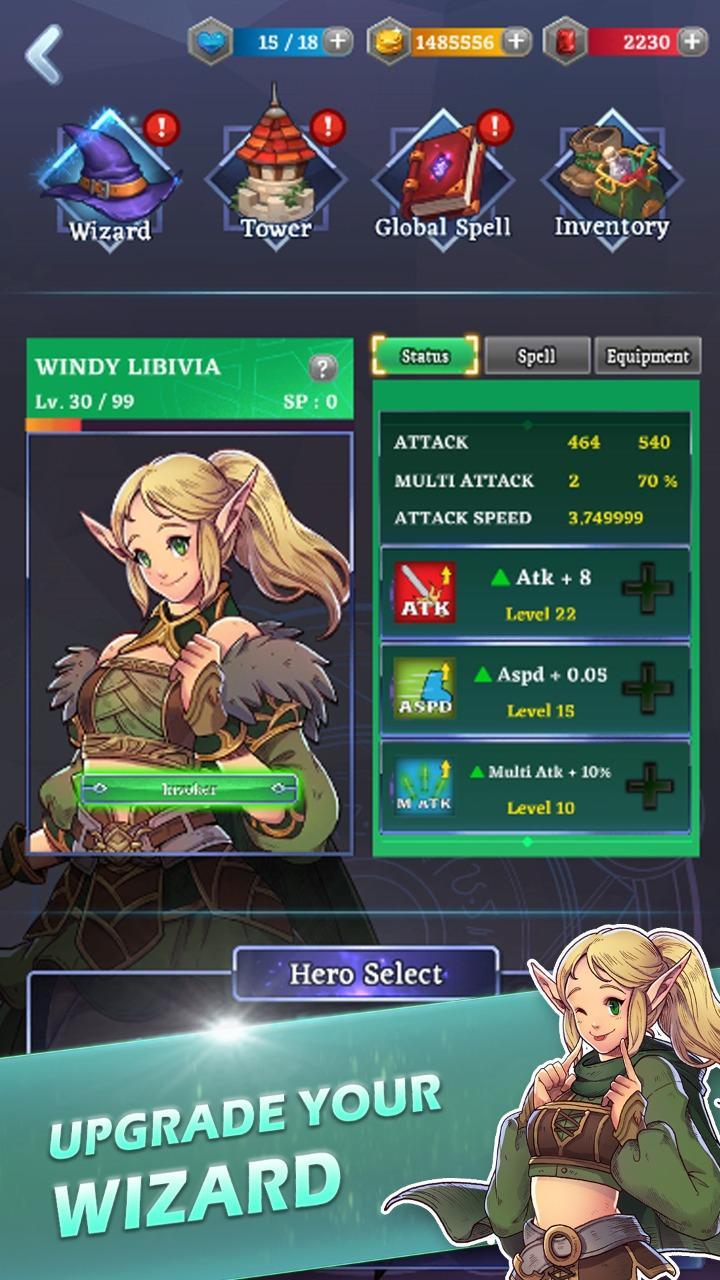Image resolution: width=720 pixels, height=1280 pixels.
Task: Click the green banner on hero portrait
Action: tap(189, 789)
